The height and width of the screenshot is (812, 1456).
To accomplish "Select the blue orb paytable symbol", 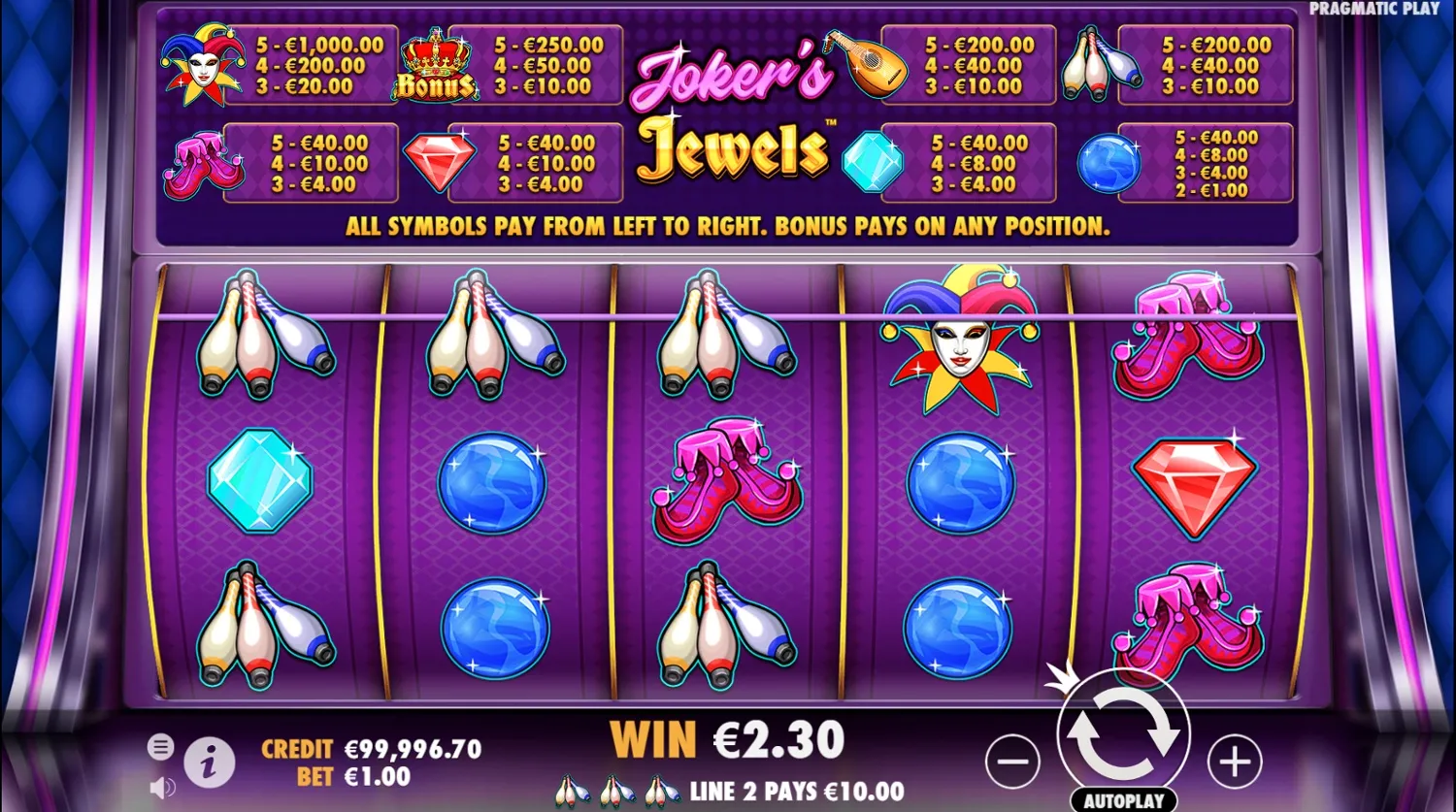I will tap(1111, 163).
